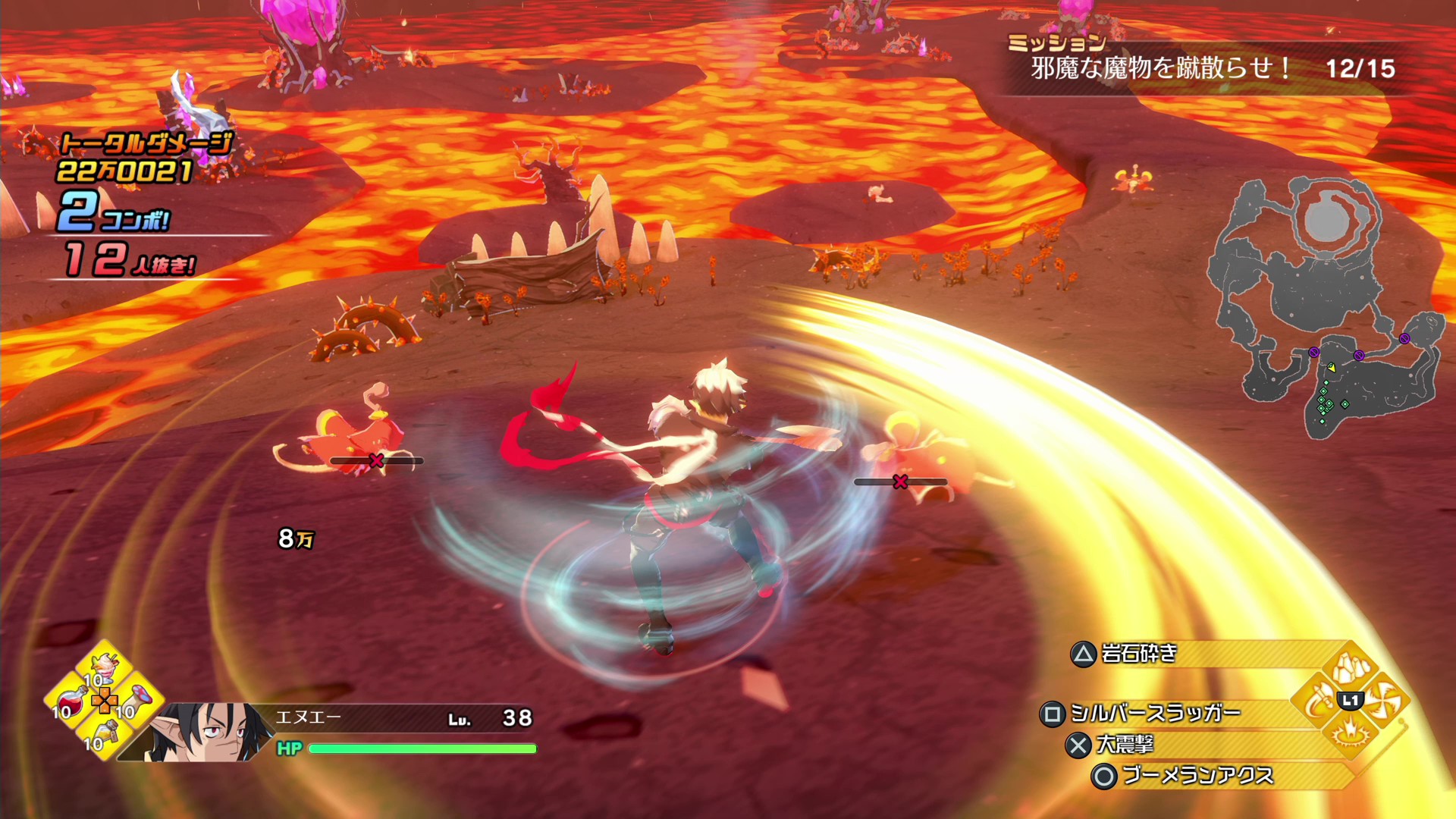
Task: Activate the axe swing skill icon
Action: [x=1318, y=701]
